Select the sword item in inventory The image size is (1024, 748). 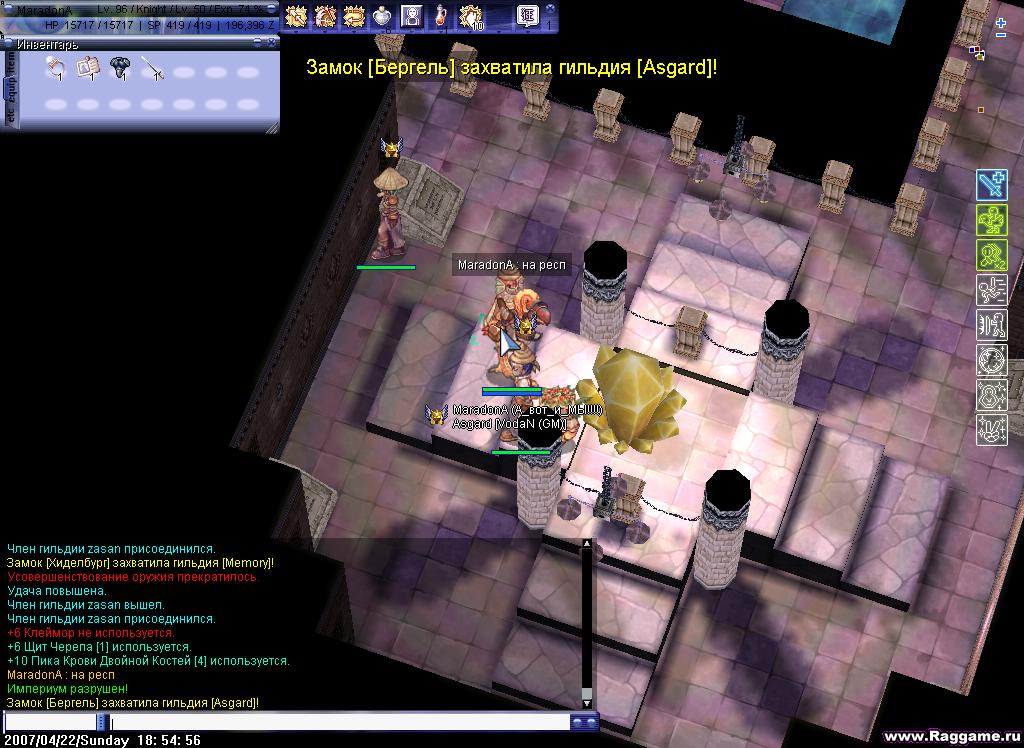coord(151,68)
